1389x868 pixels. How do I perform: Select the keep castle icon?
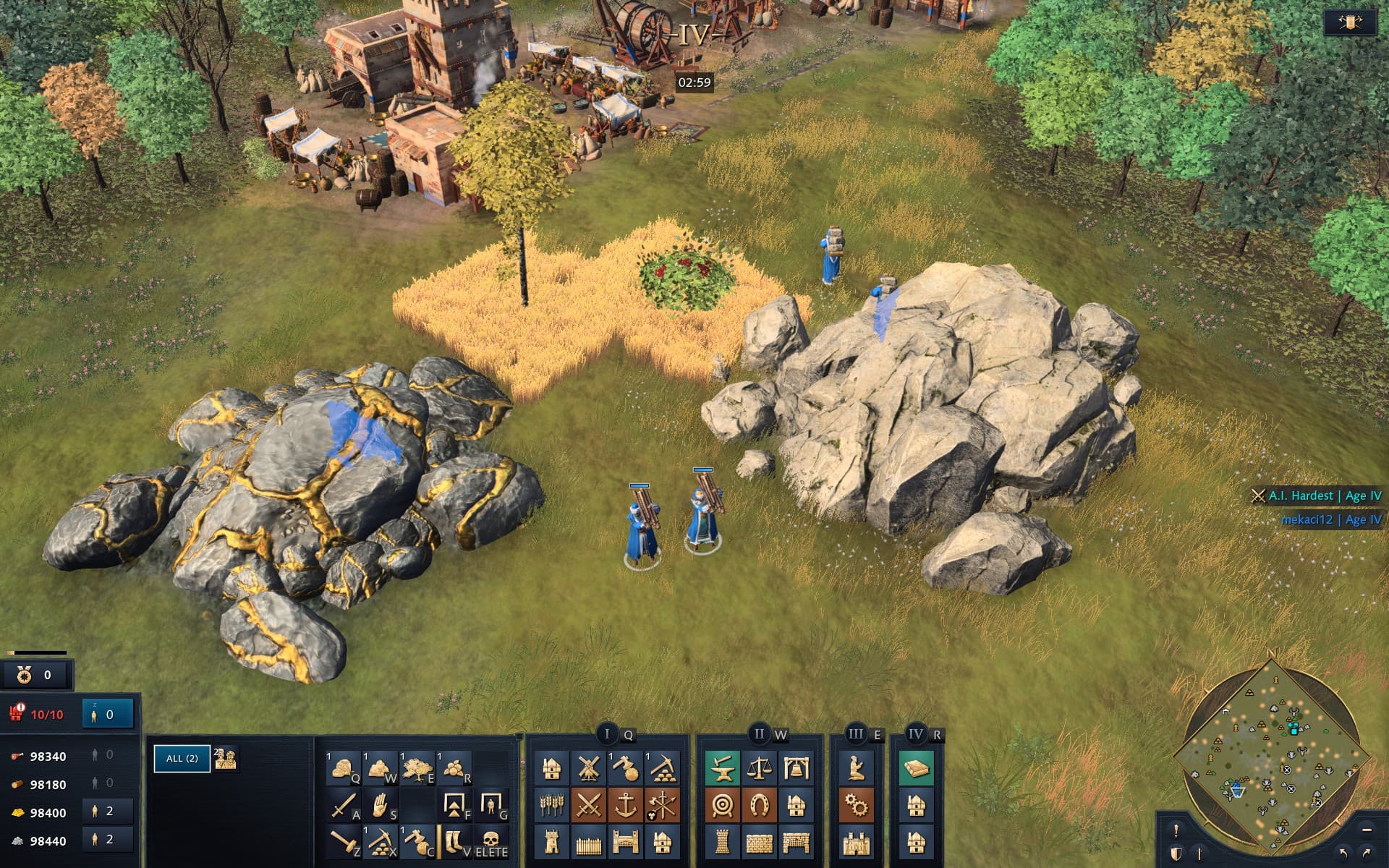point(857,843)
